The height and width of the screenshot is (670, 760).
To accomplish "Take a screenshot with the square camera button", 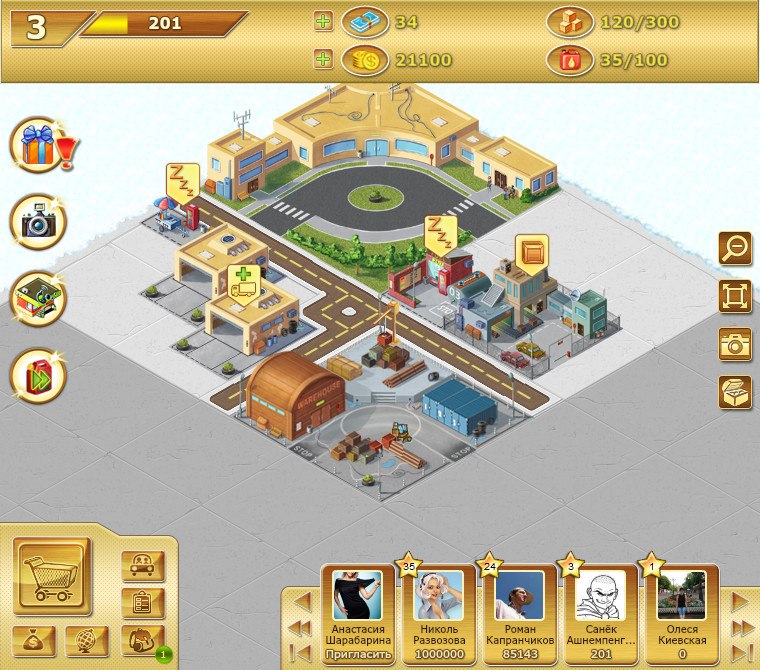I will 735,344.
